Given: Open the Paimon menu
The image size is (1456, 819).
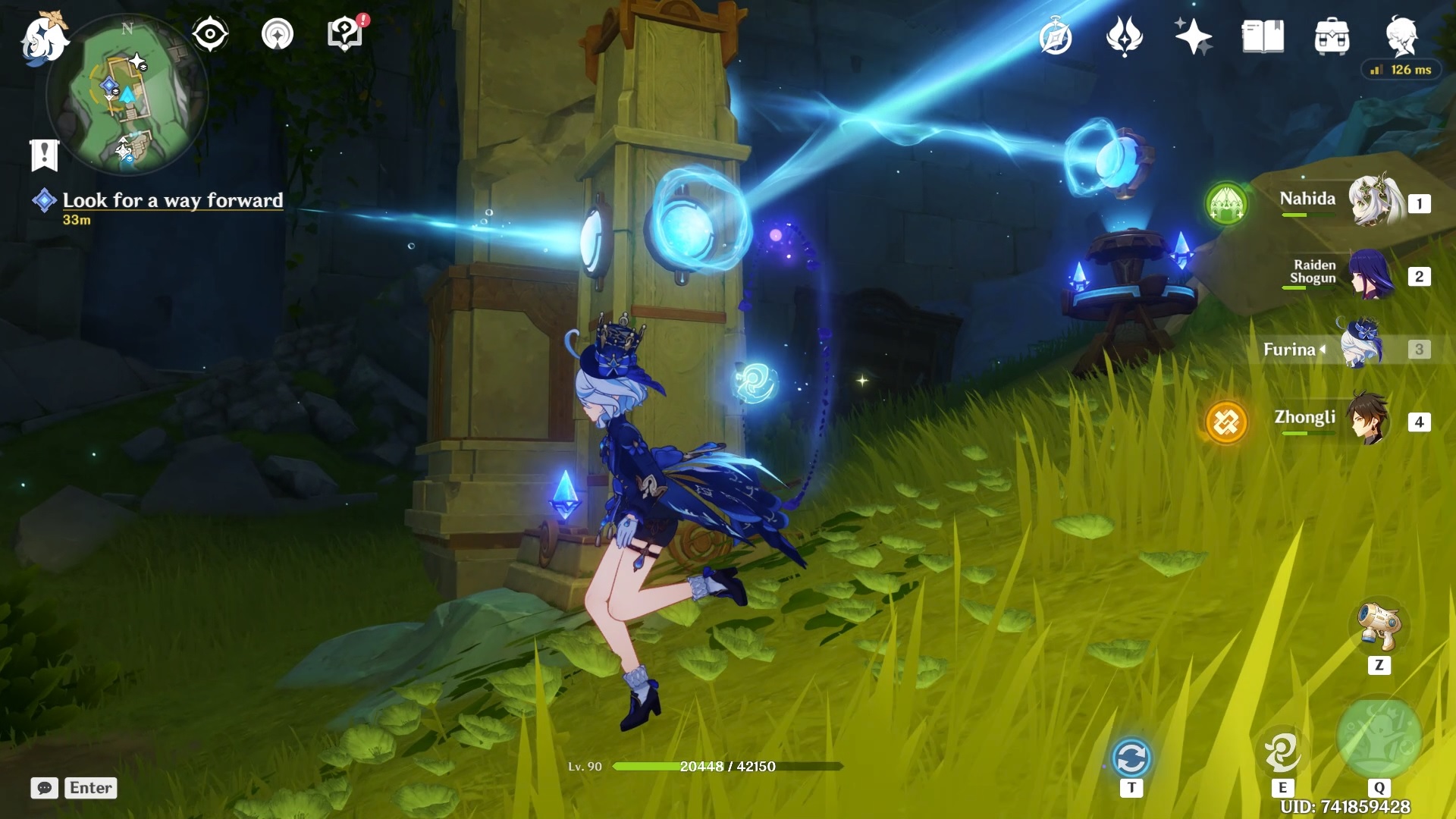Looking at the screenshot, I should point(44,38).
